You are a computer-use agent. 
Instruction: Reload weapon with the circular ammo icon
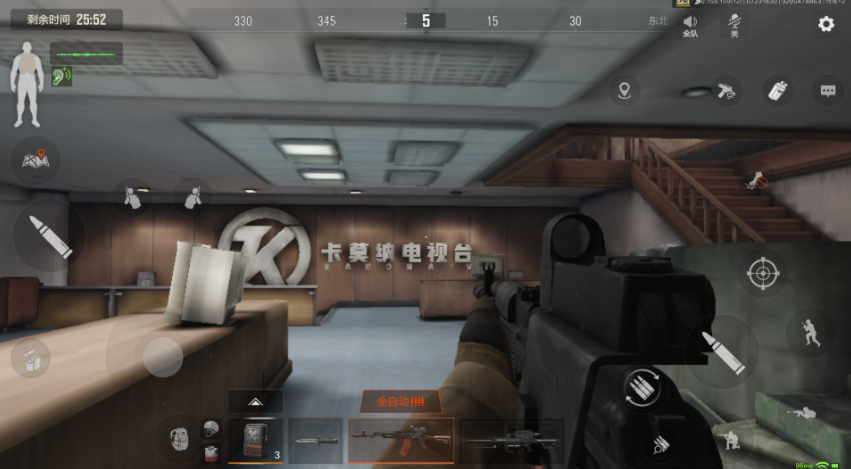point(641,386)
